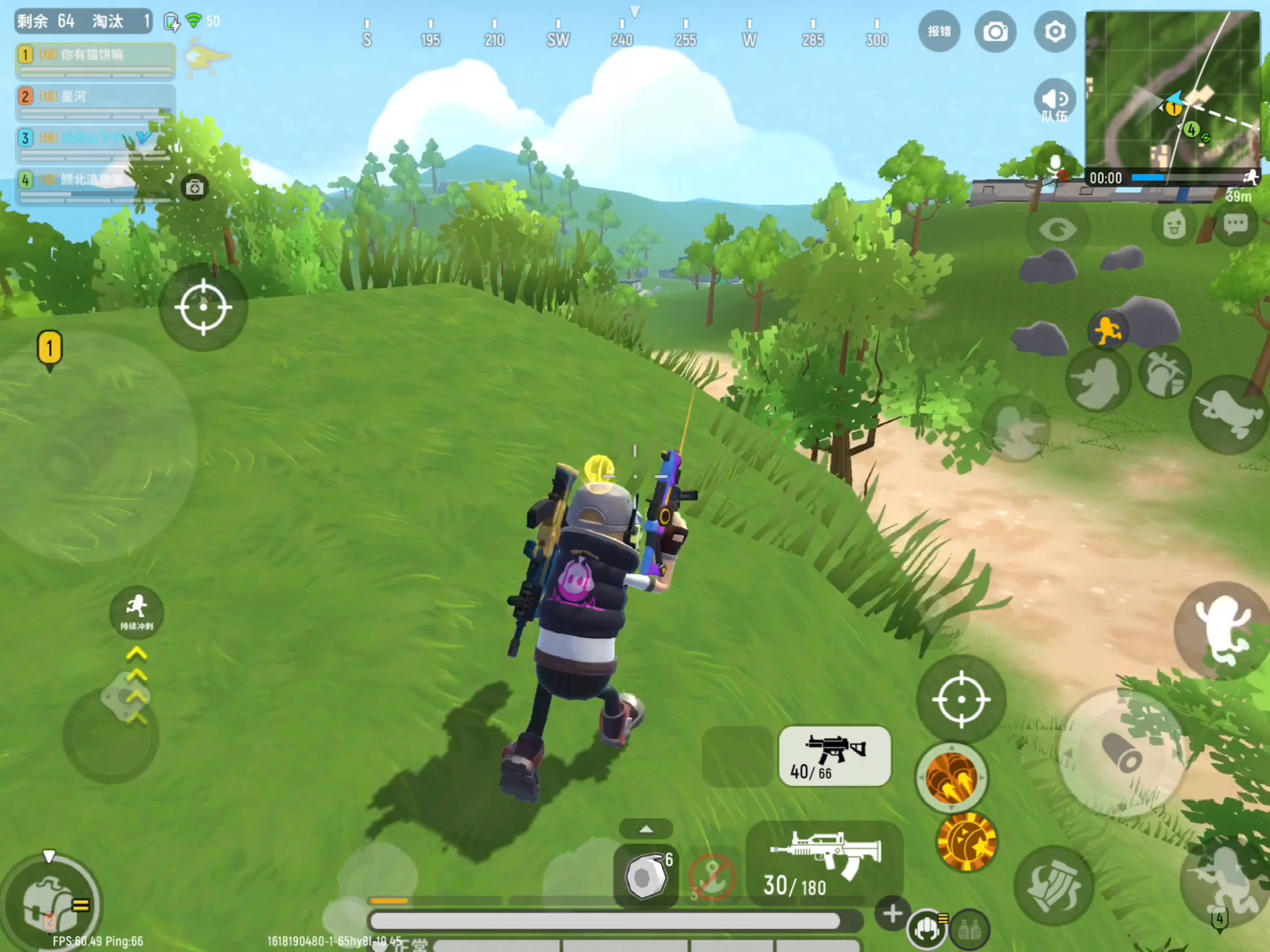Tap the plus button beside health bar
The height and width of the screenshot is (952, 1270).
[x=892, y=913]
